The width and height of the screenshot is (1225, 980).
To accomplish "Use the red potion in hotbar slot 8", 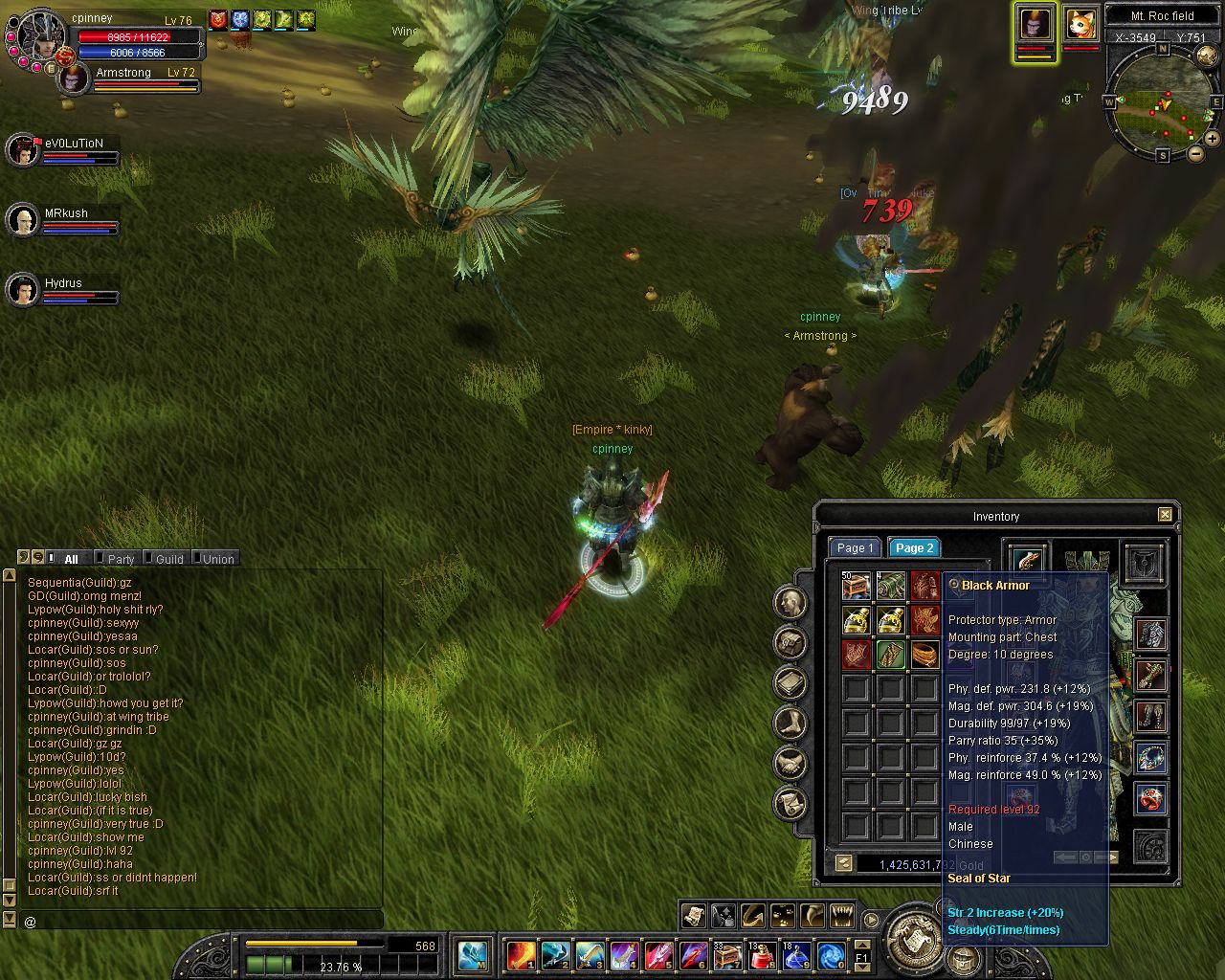I will coord(762,955).
